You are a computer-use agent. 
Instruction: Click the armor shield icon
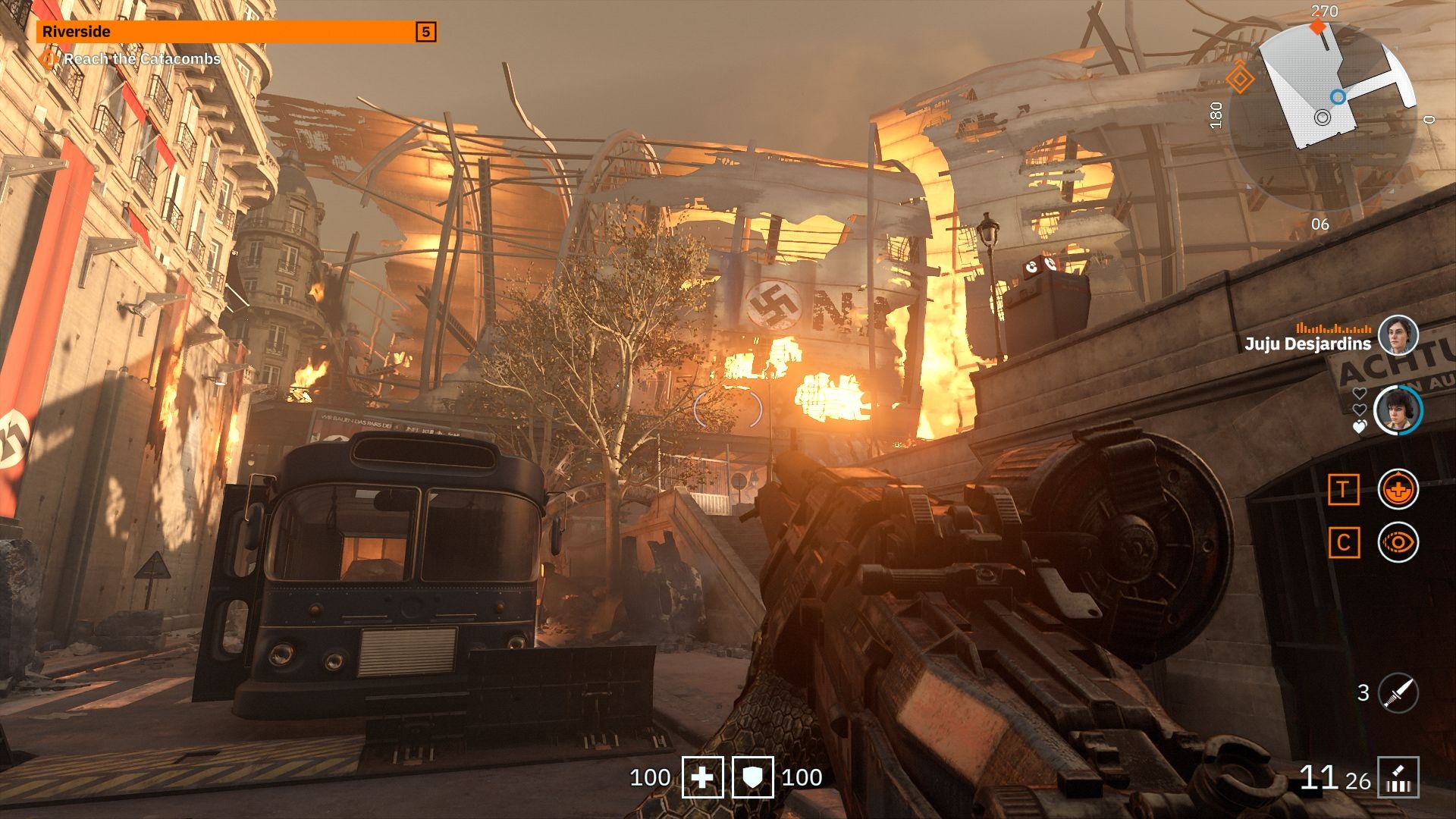click(752, 777)
